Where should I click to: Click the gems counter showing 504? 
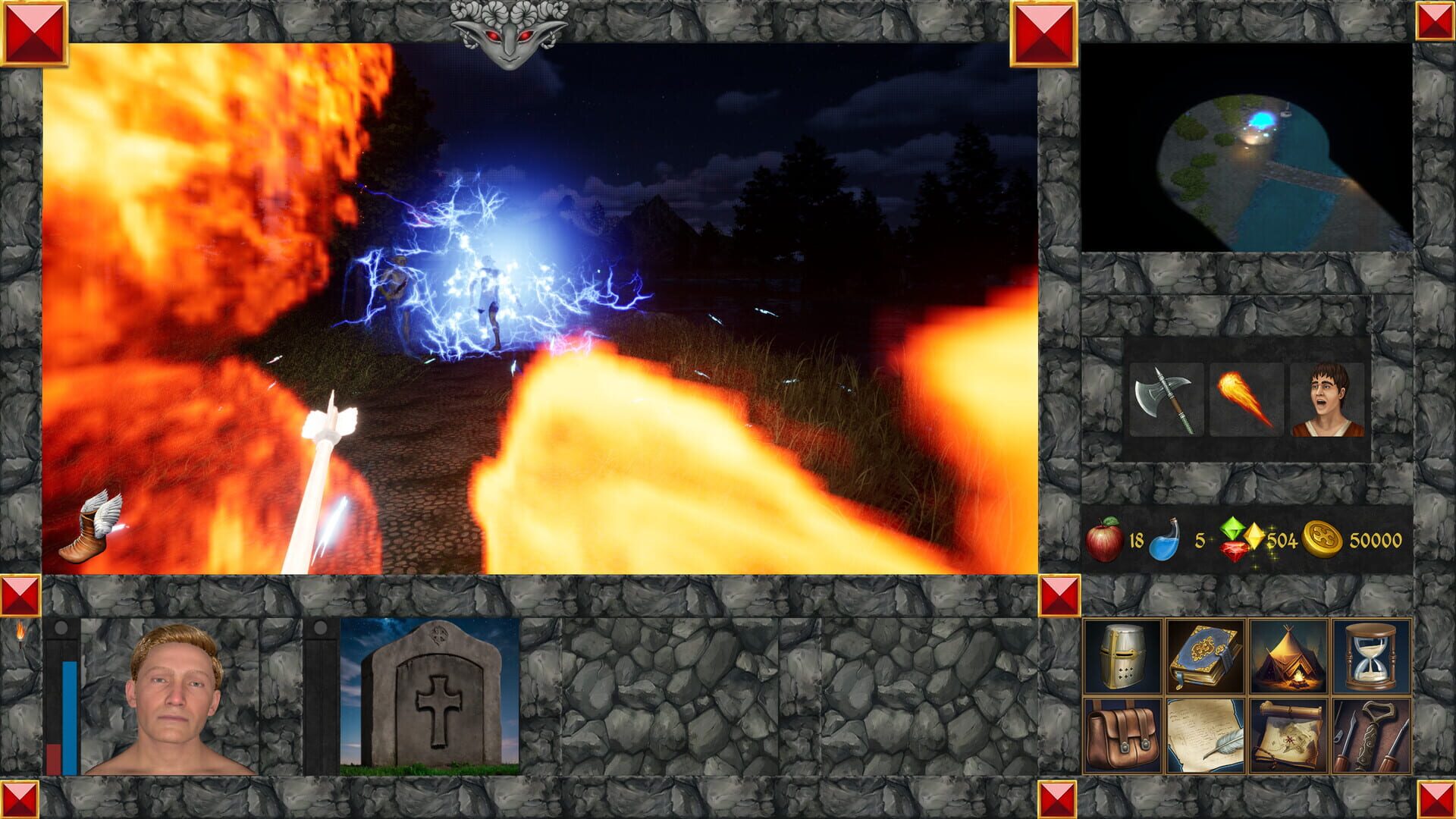[x=1238, y=540]
